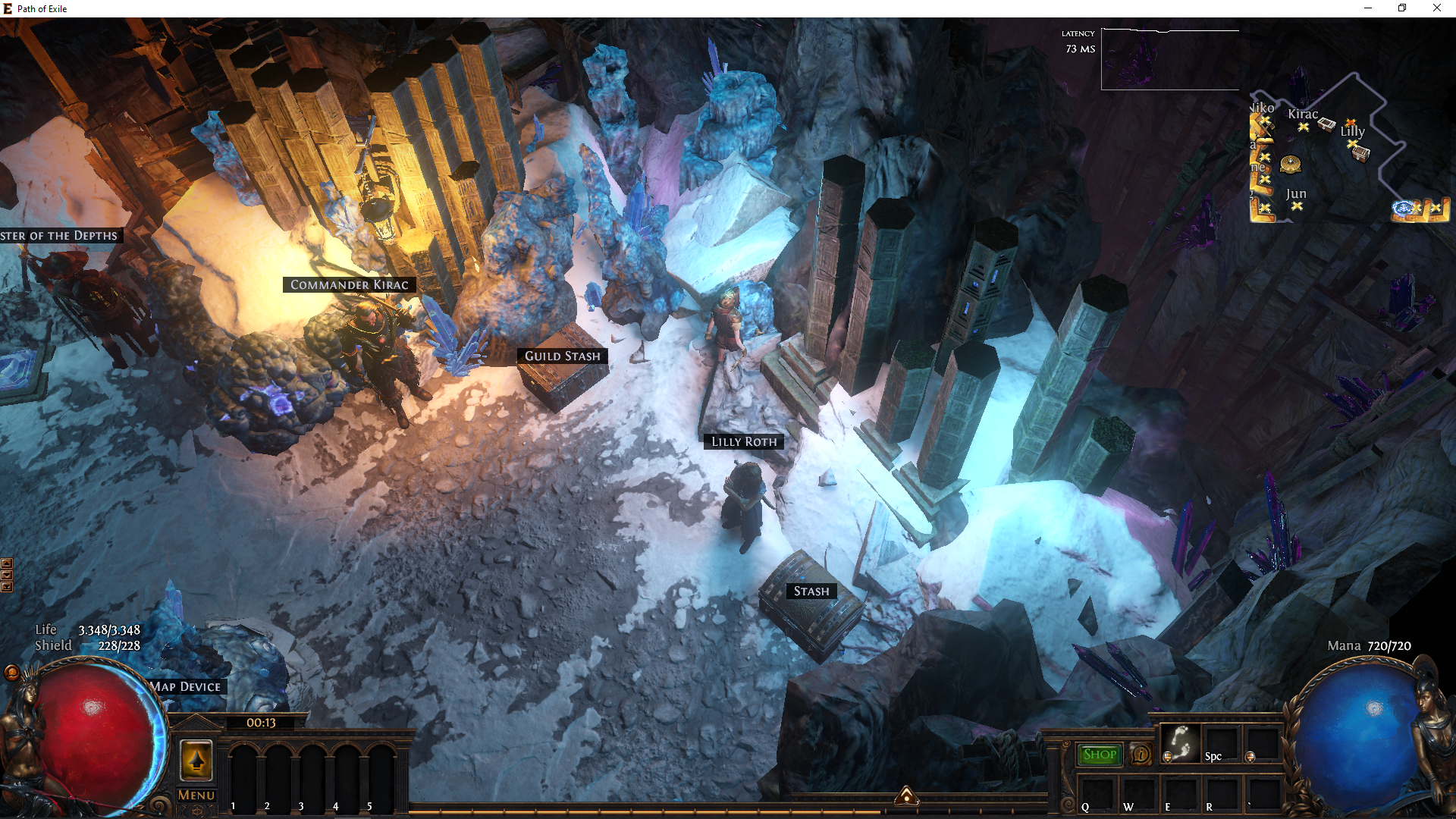
Task: Click the Commander Kirac name label
Action: tap(349, 285)
